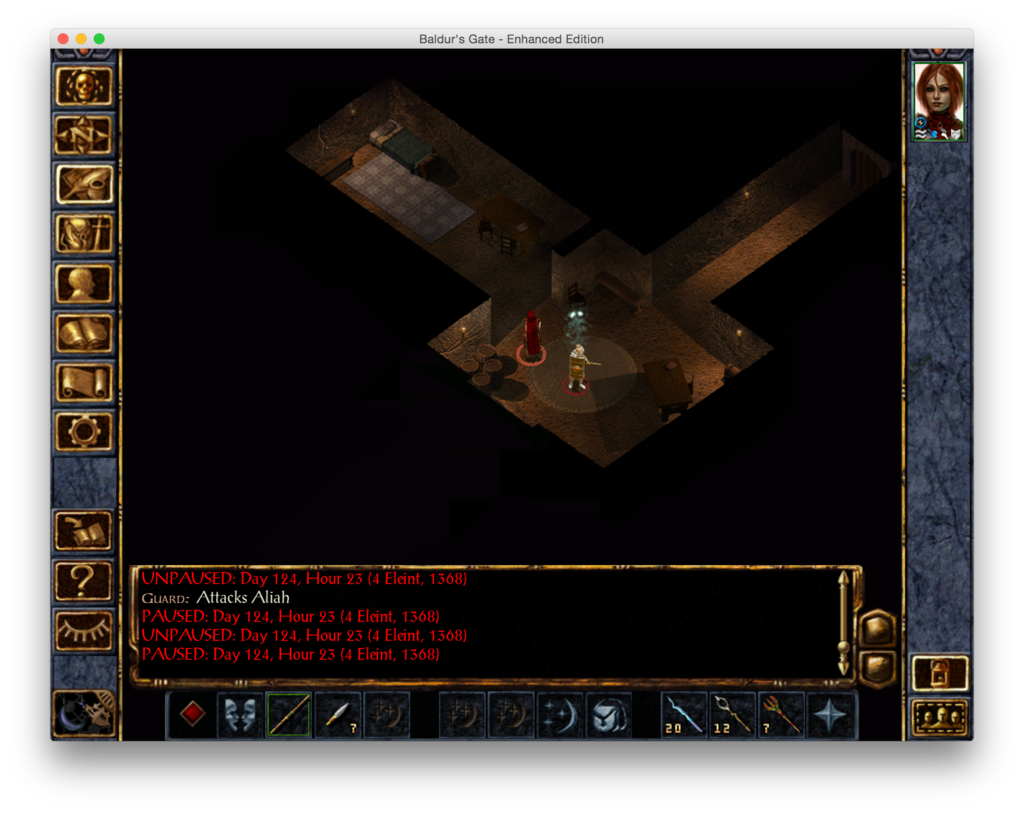Open the priest scroll button

[84, 382]
